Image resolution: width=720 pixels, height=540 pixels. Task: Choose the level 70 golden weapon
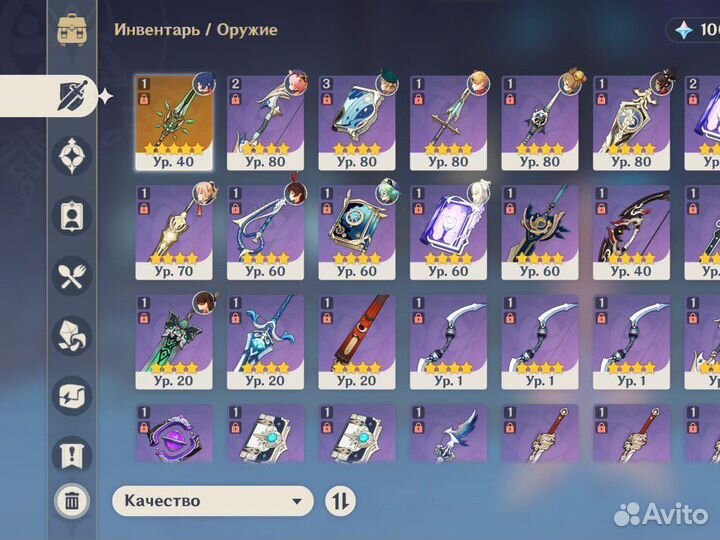point(174,229)
